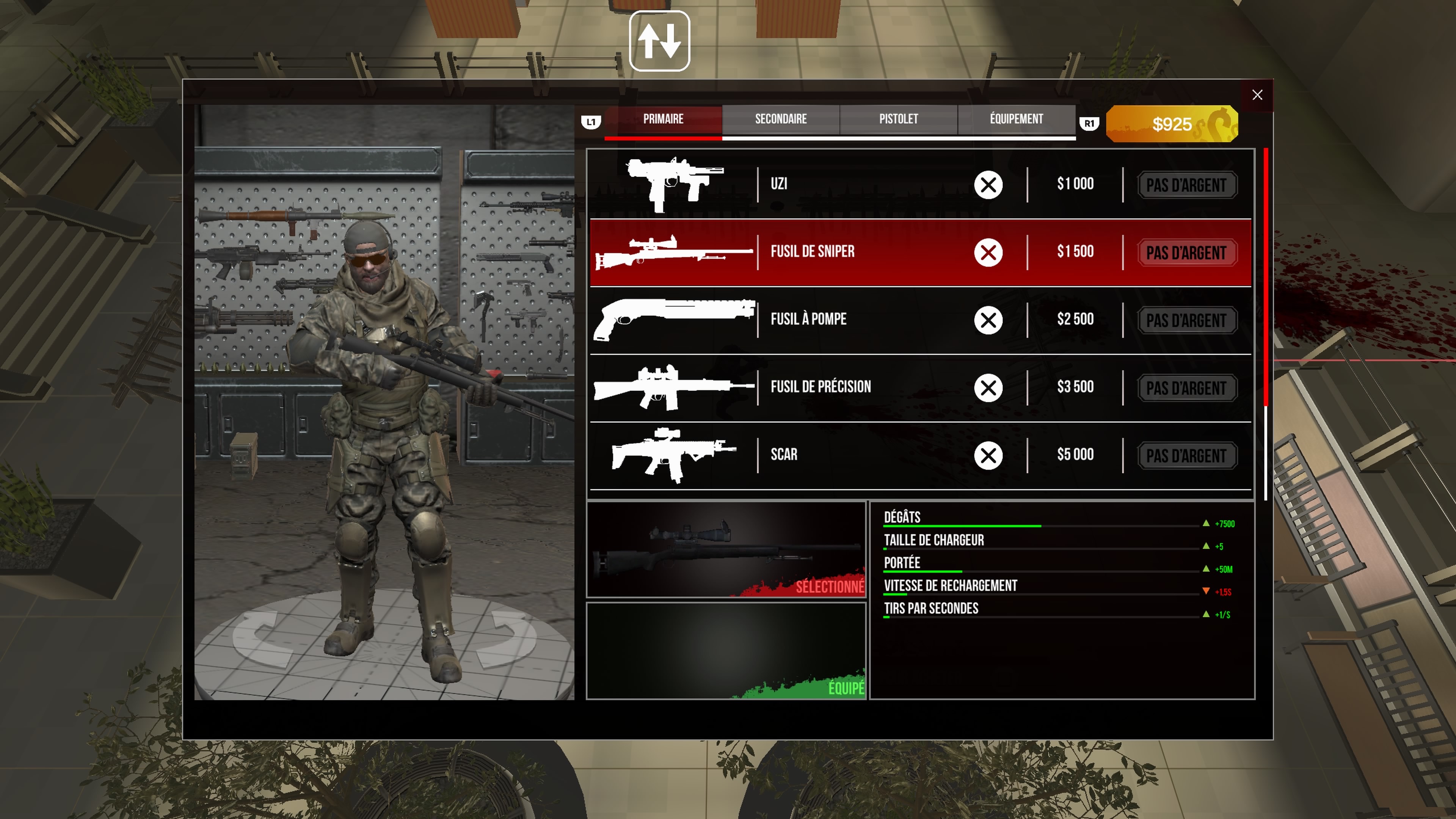Open the Secondaire weapons tab
Viewport: 1456px width, 819px height.
[781, 119]
